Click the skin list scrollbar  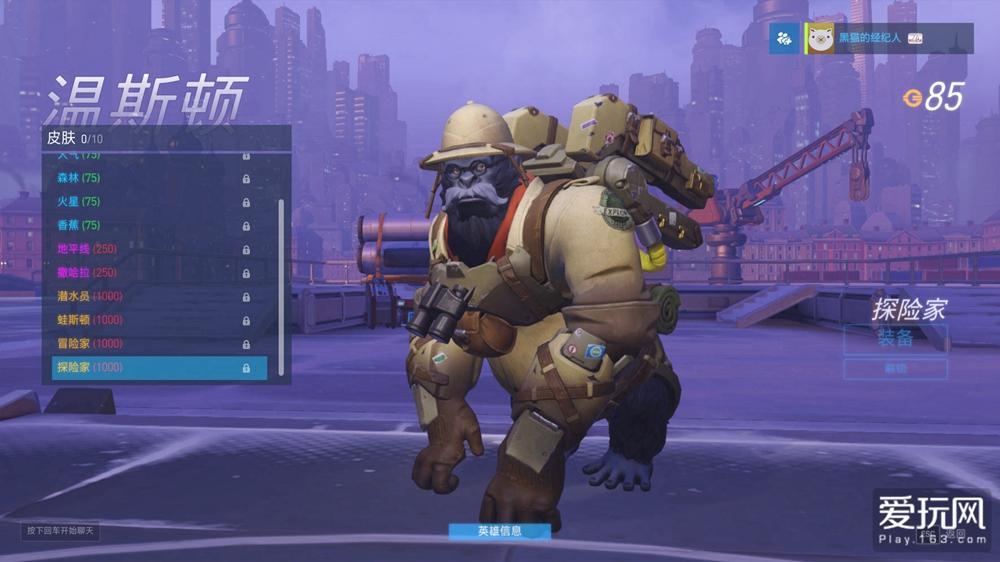pyautogui.click(x=281, y=280)
